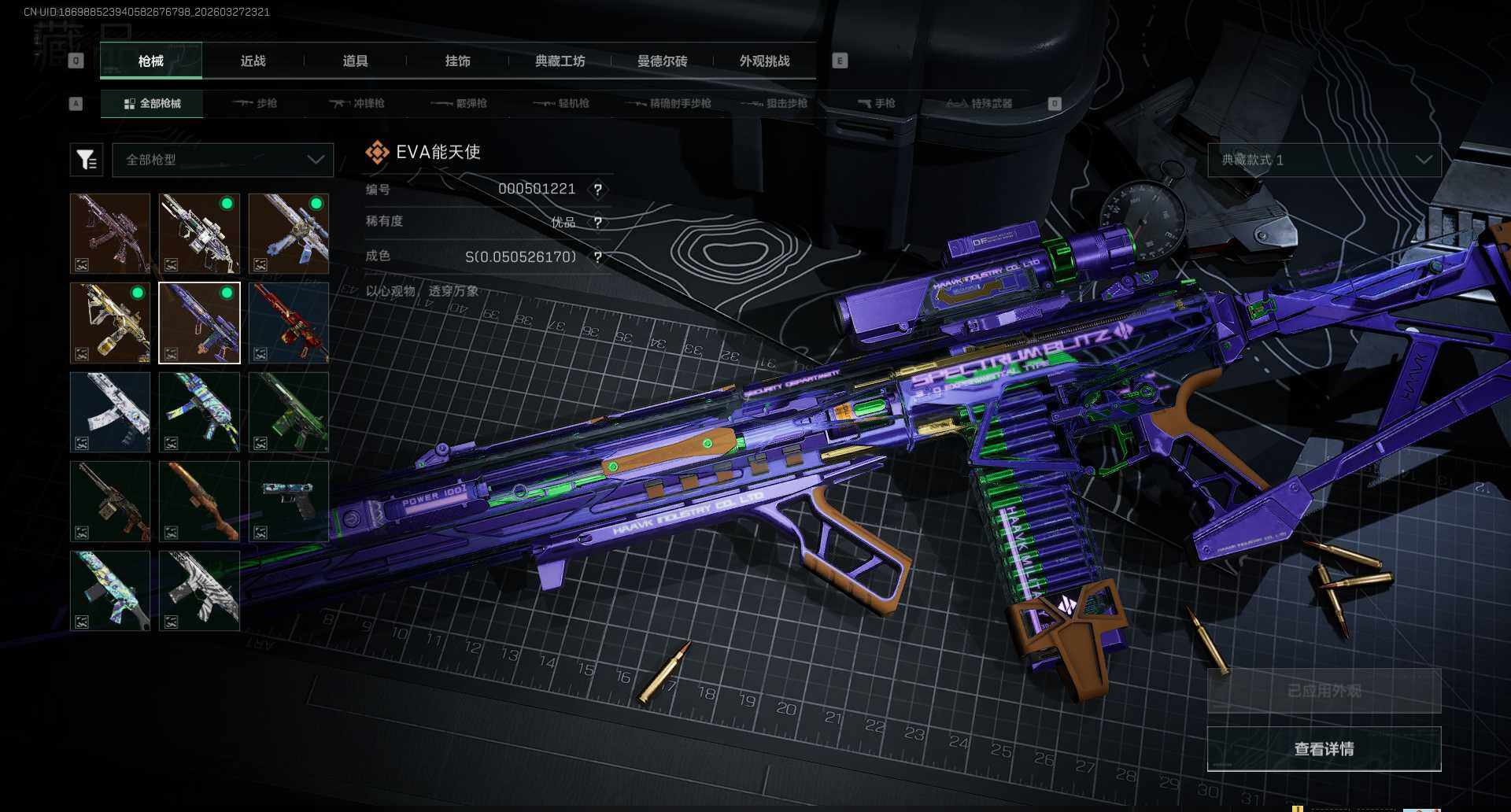Open the 道具 tab

355,61
